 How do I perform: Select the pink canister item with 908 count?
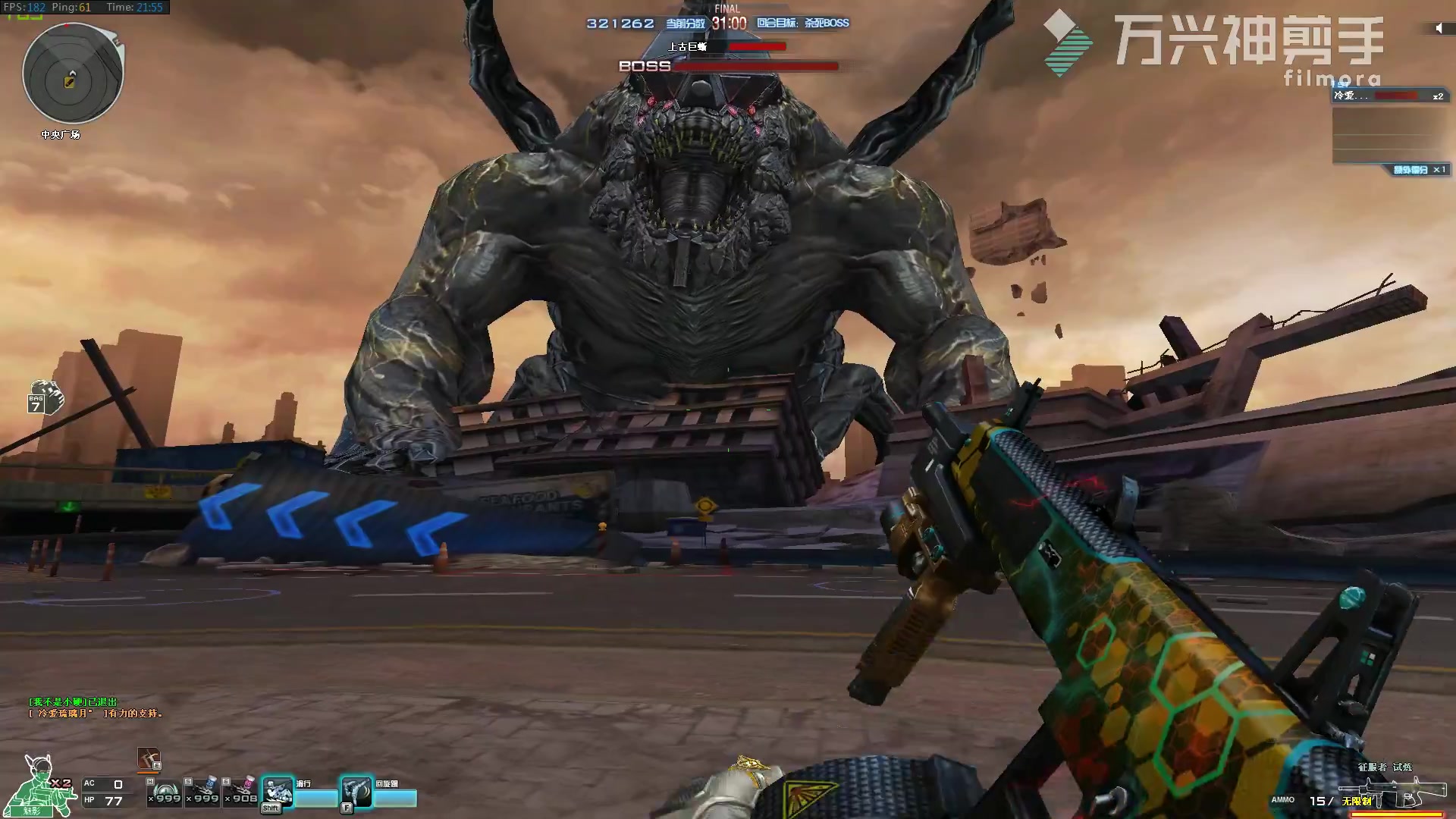[243, 791]
